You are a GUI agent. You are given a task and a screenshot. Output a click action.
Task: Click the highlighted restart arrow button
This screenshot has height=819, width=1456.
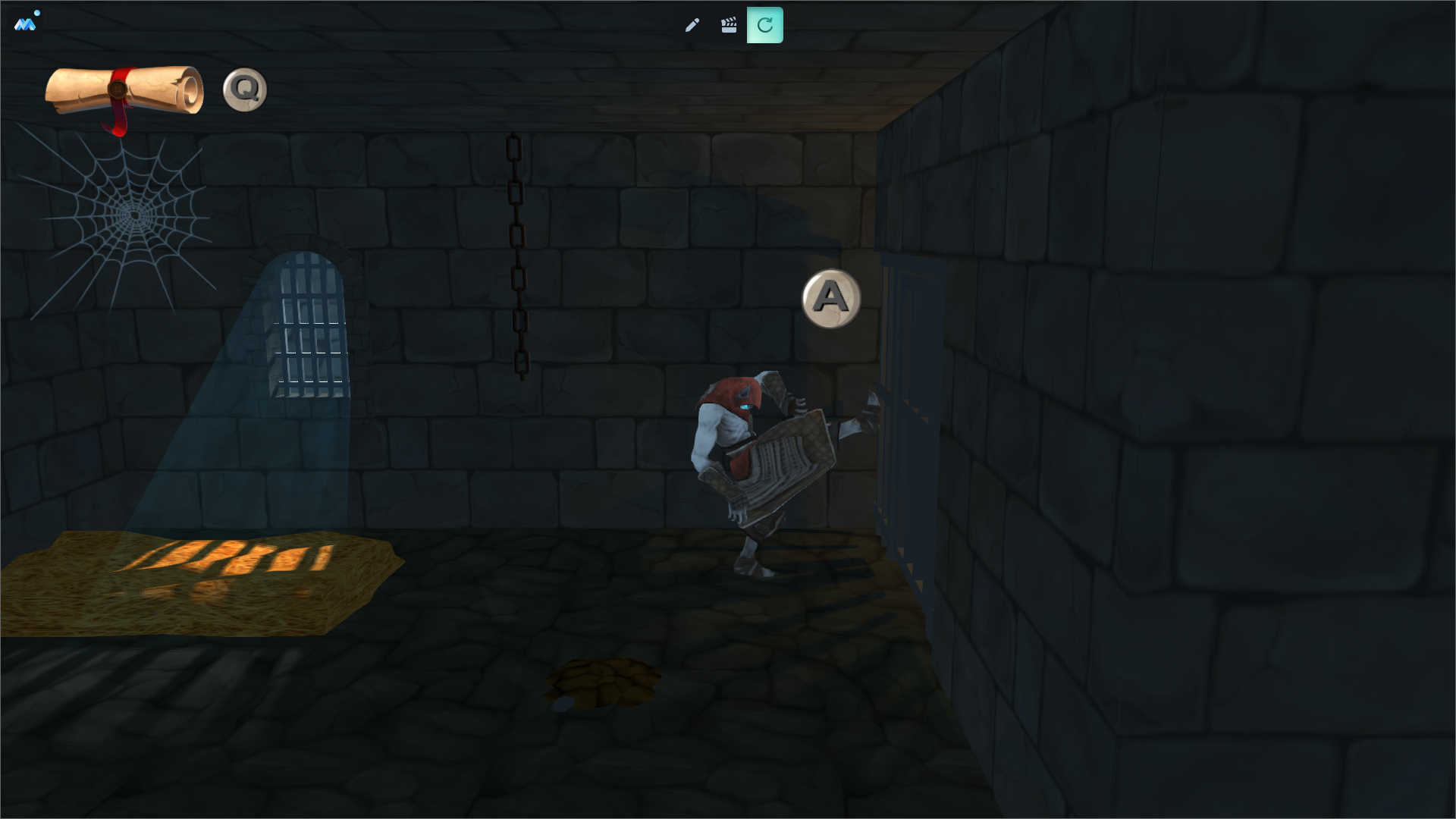(764, 26)
